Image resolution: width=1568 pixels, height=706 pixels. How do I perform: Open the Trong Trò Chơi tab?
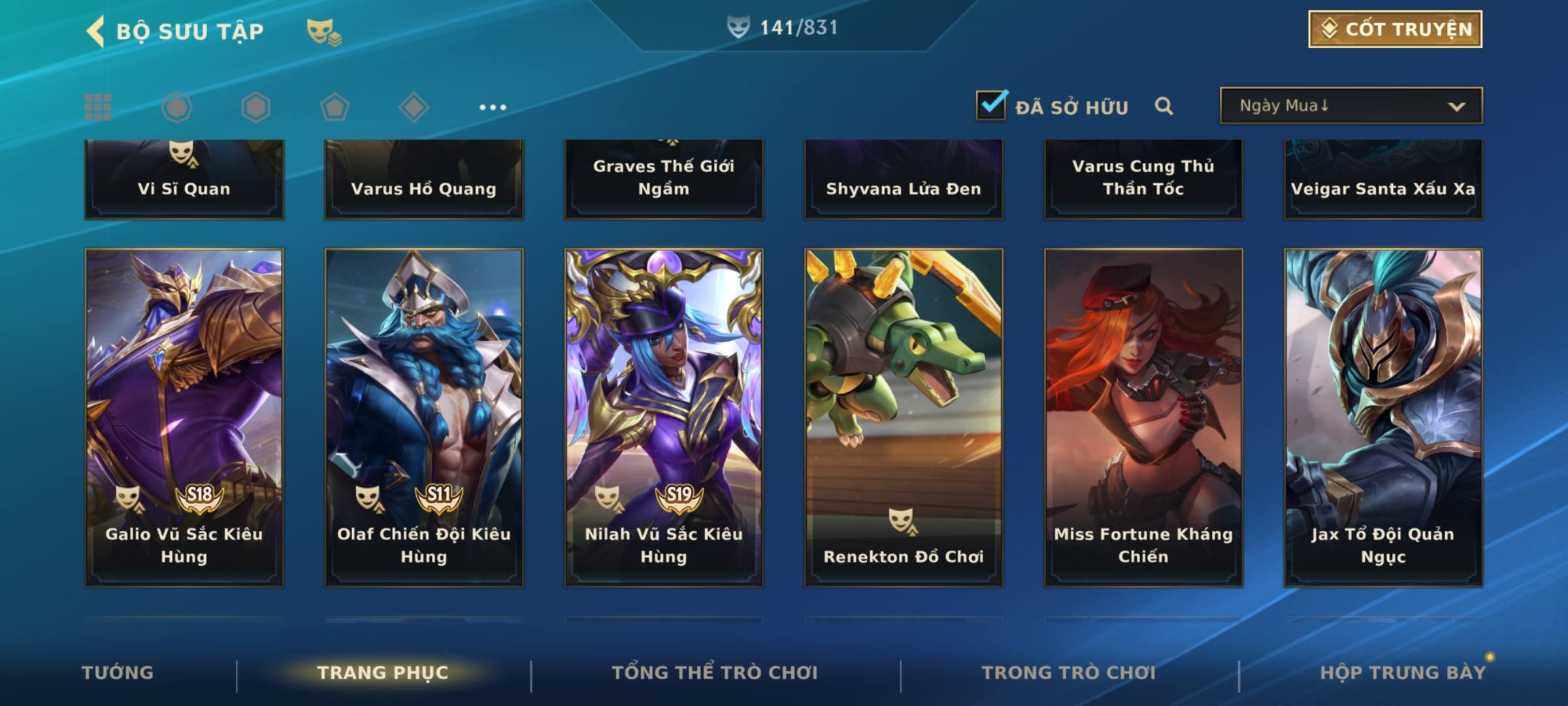point(1069,673)
